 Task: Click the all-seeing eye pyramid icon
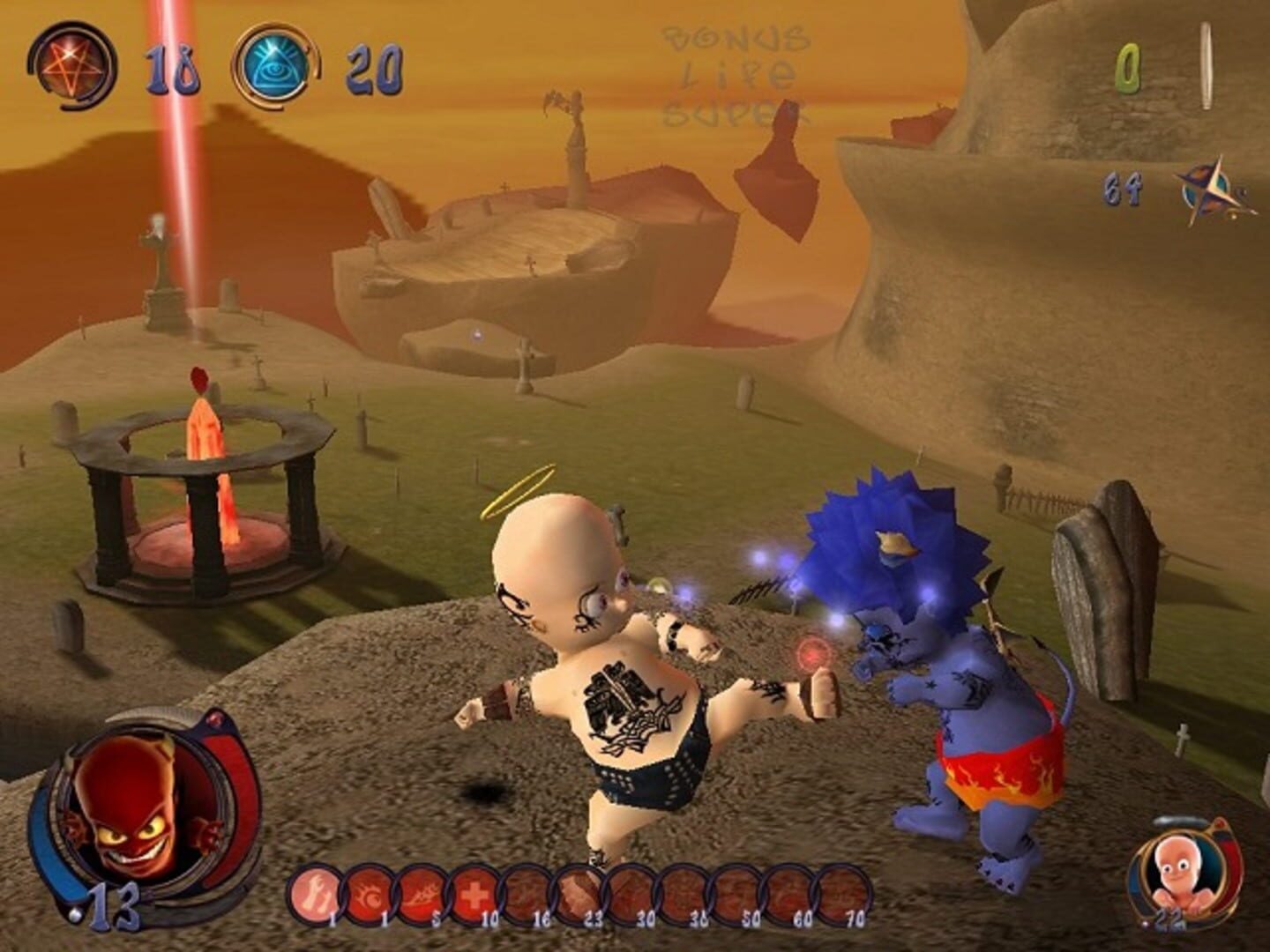(x=276, y=62)
